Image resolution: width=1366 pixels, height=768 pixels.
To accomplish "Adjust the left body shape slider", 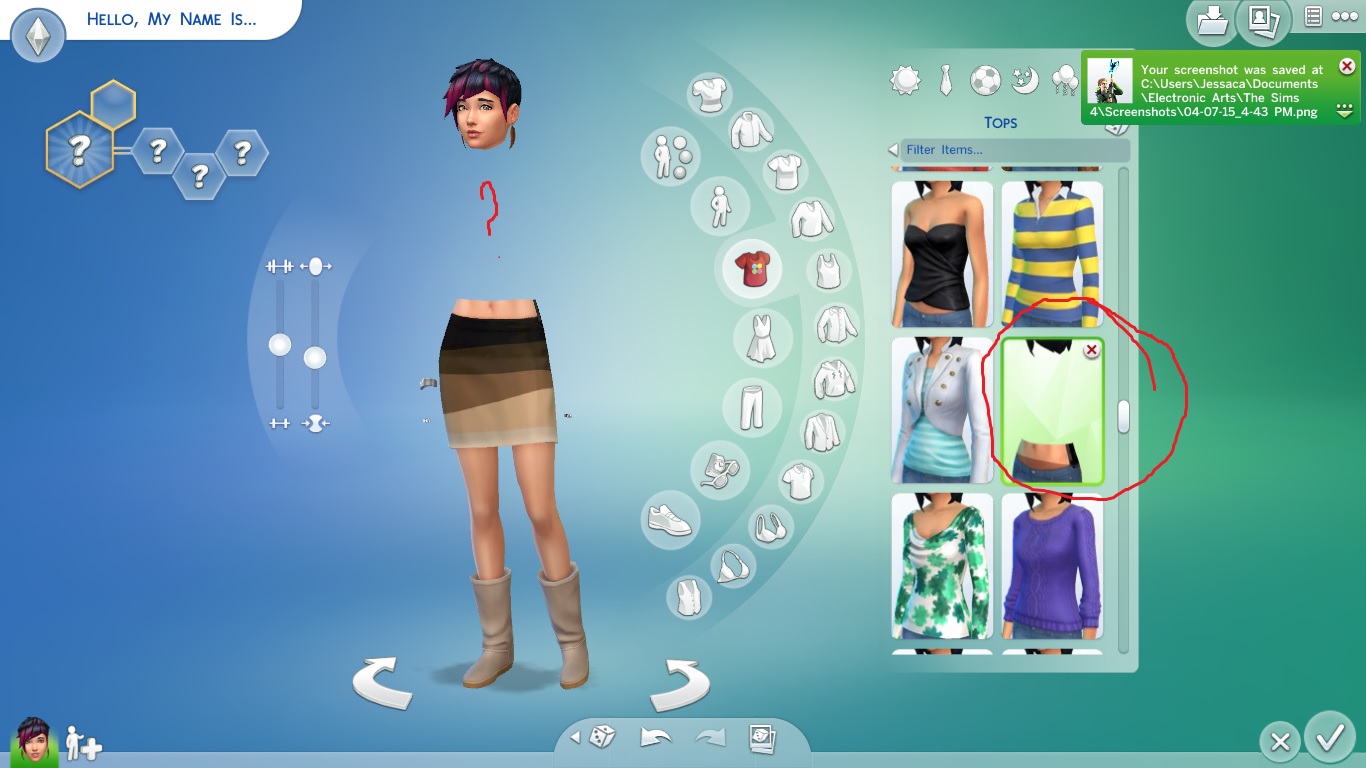I will tap(277, 345).
